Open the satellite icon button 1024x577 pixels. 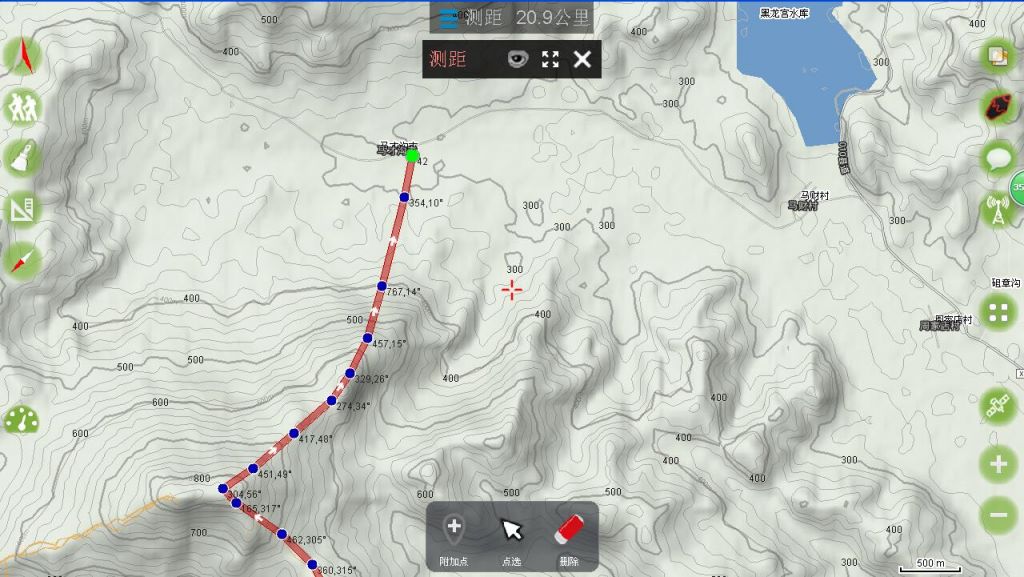(998, 406)
